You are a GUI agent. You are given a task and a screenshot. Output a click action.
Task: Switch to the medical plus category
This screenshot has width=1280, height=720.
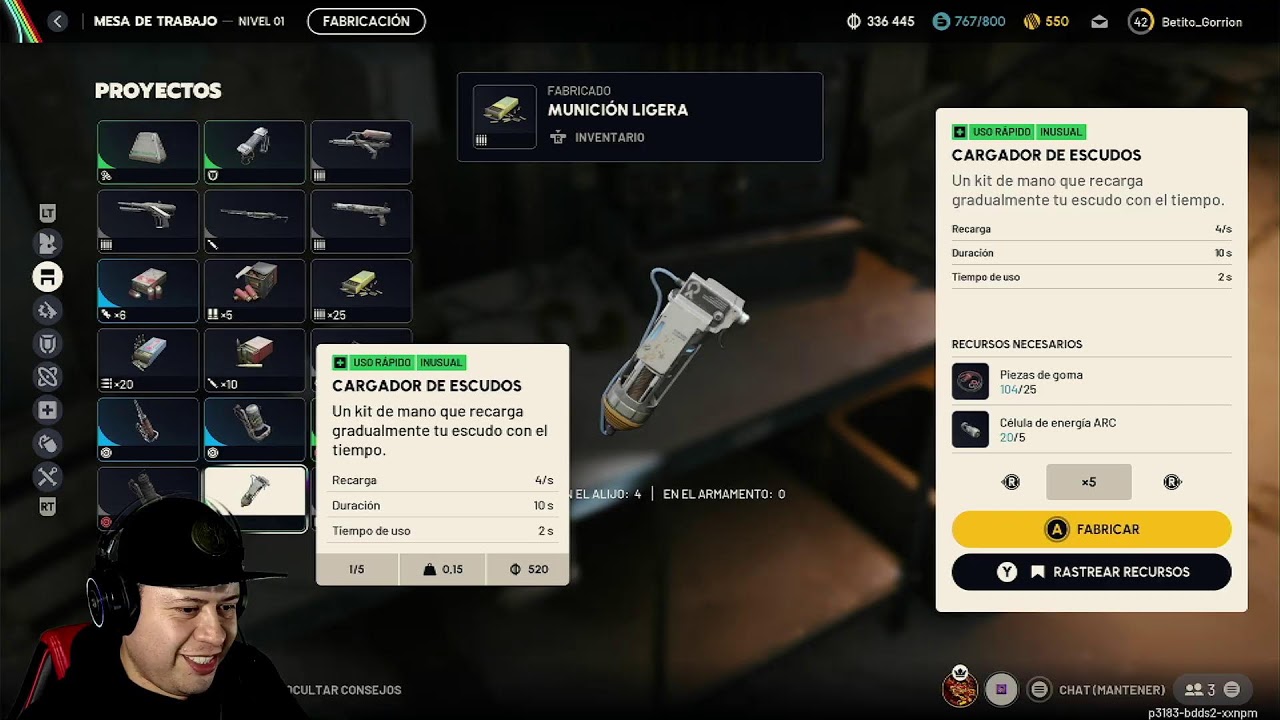[47, 410]
